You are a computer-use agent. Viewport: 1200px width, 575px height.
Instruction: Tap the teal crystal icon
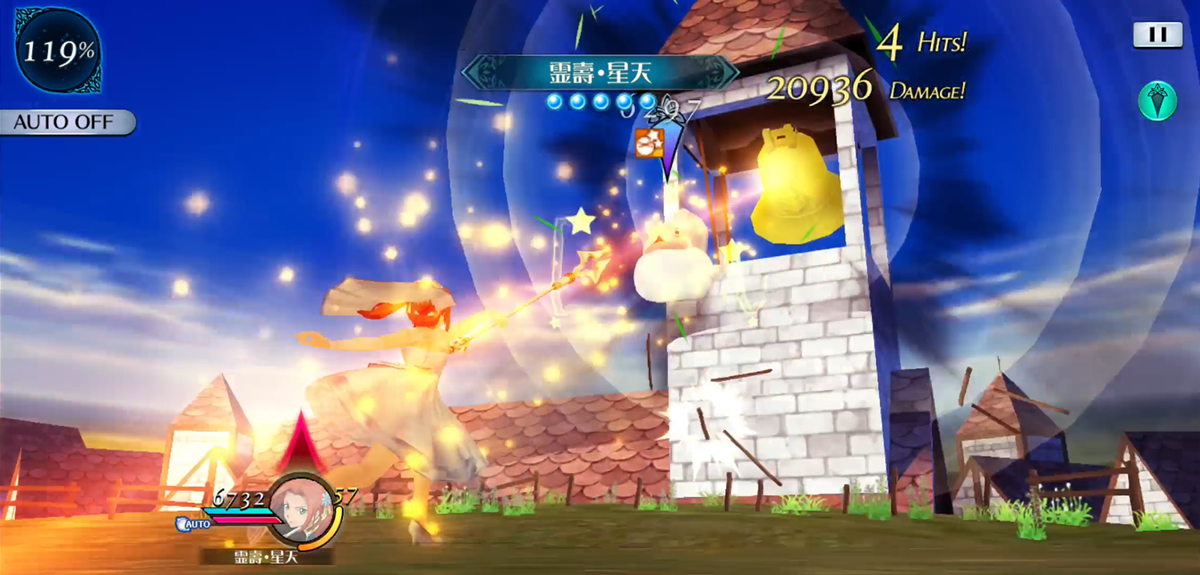click(x=1157, y=101)
